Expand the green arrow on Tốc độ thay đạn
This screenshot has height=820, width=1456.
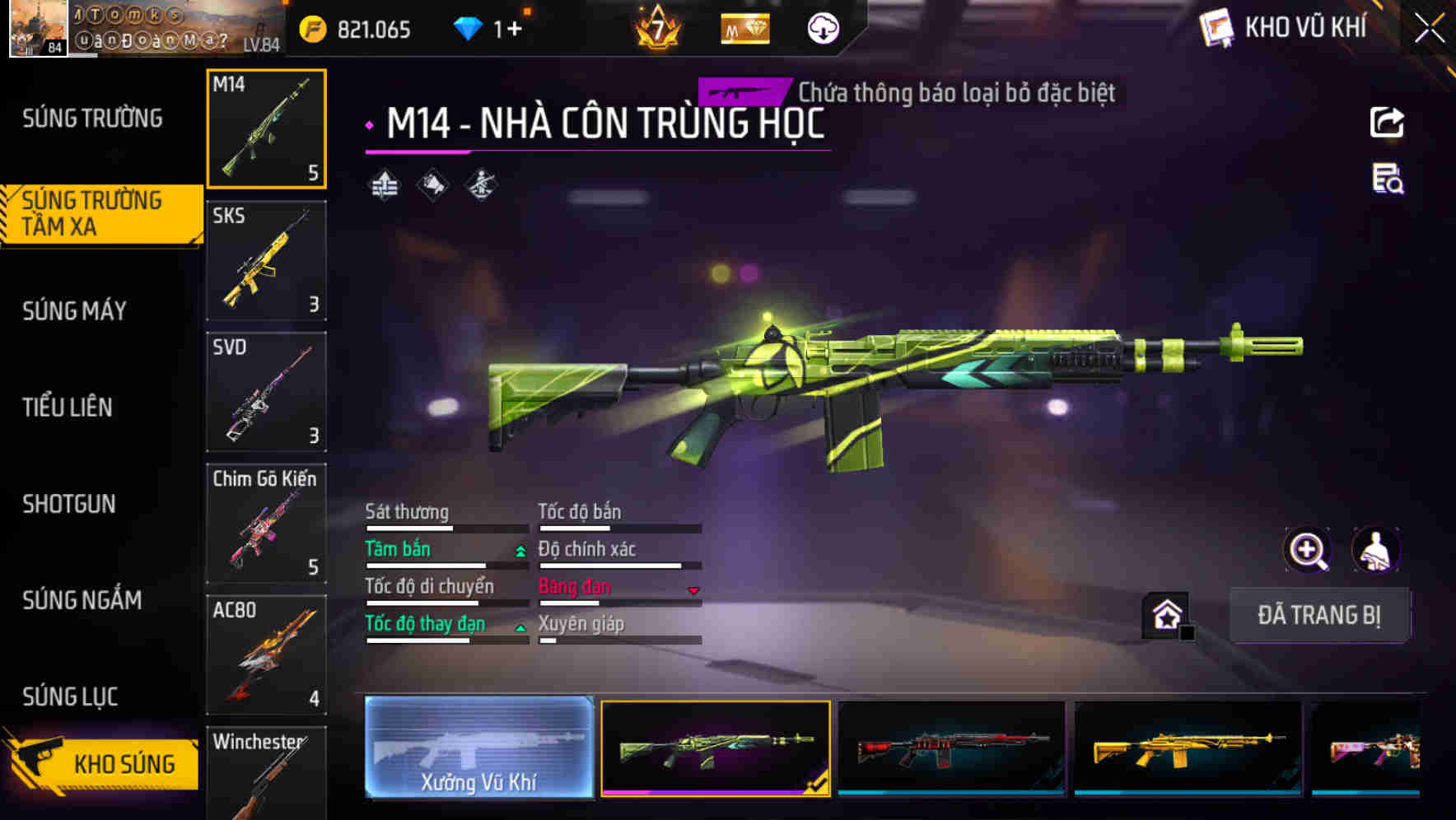click(520, 627)
